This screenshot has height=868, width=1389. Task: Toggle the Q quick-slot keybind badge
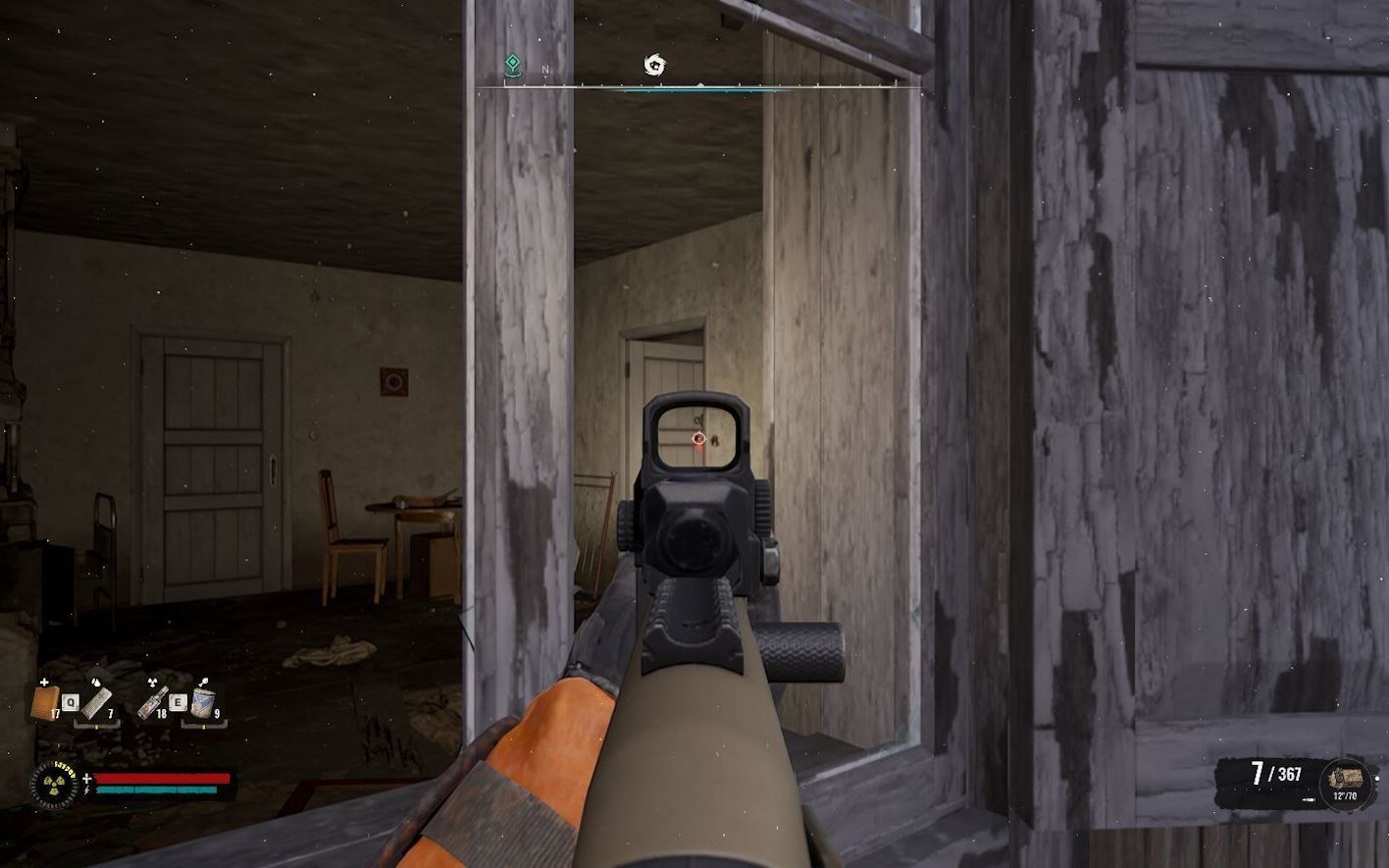72,702
